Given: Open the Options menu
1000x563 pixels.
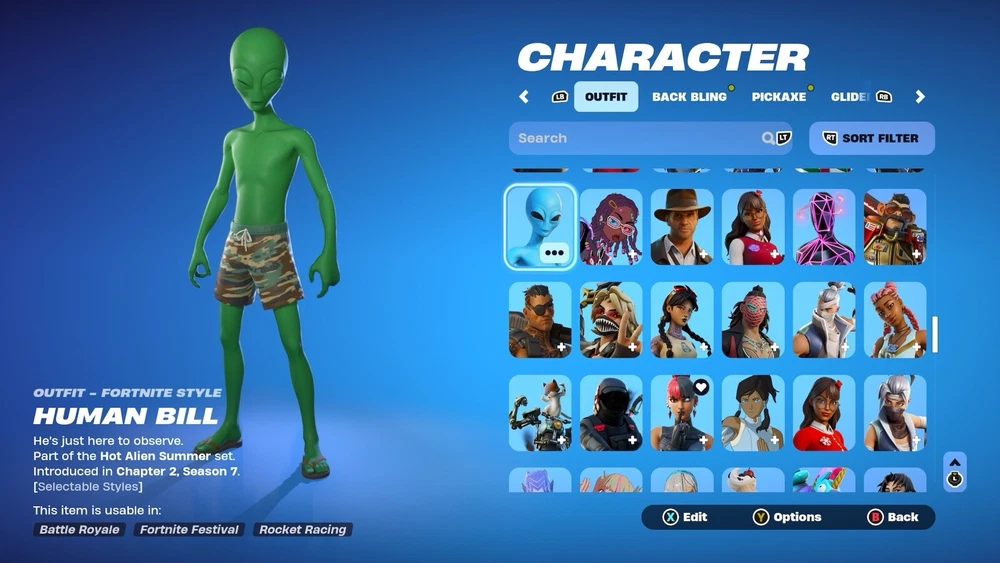Looking at the screenshot, I should 787,517.
